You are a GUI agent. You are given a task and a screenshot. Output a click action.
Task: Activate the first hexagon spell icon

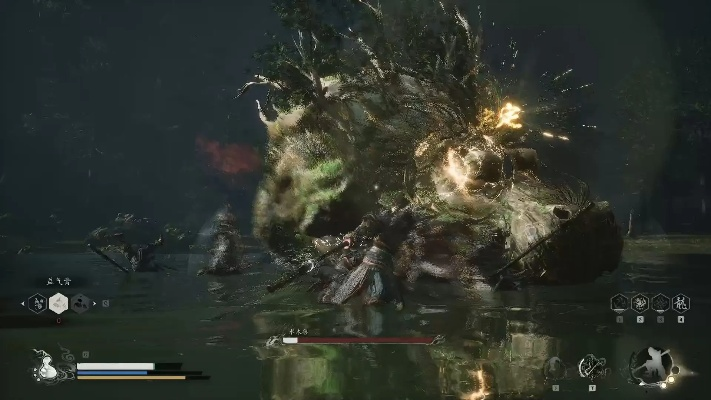620,302
